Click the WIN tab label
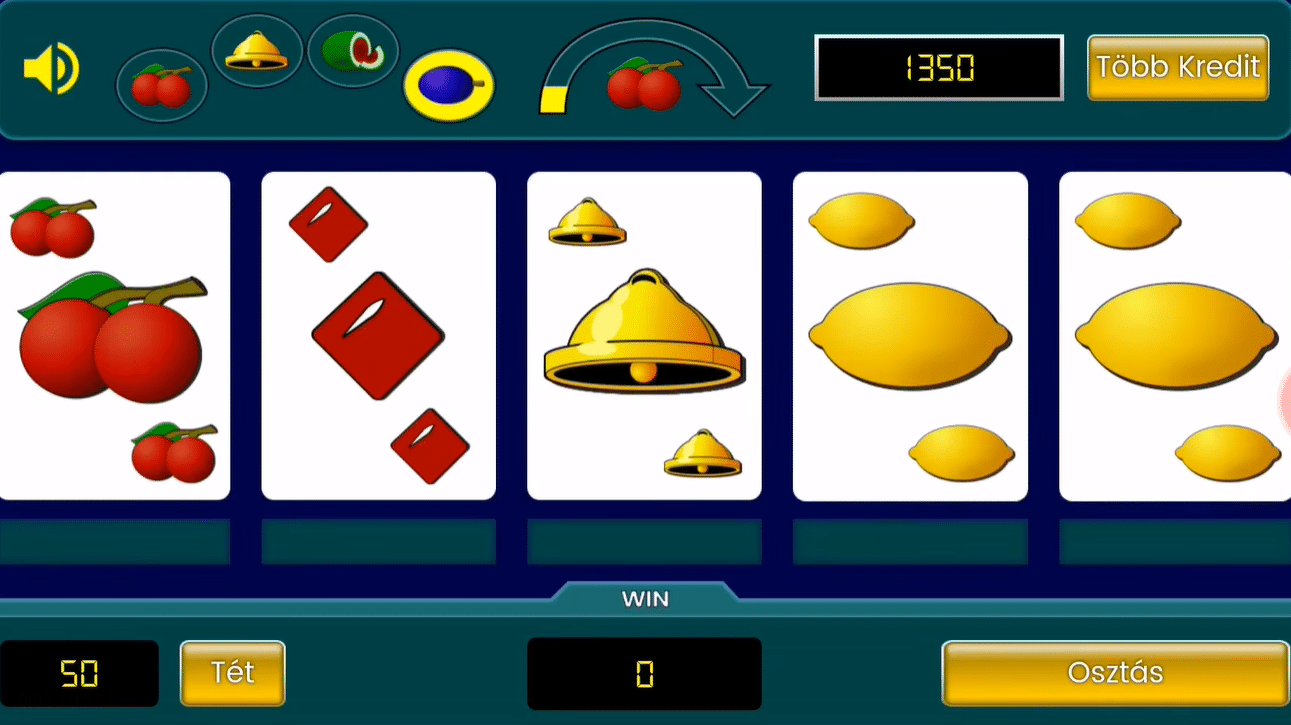Image resolution: width=1291 pixels, height=725 pixels. point(645,598)
